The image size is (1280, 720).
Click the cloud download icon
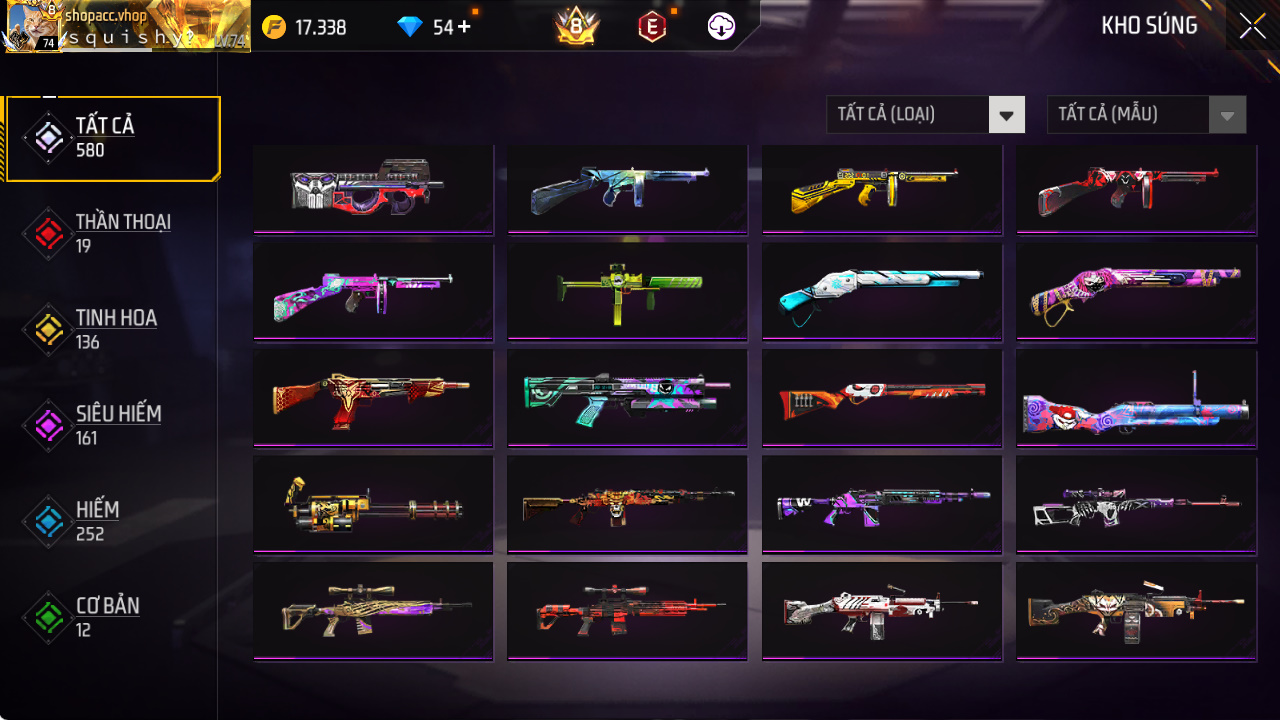[x=721, y=27]
